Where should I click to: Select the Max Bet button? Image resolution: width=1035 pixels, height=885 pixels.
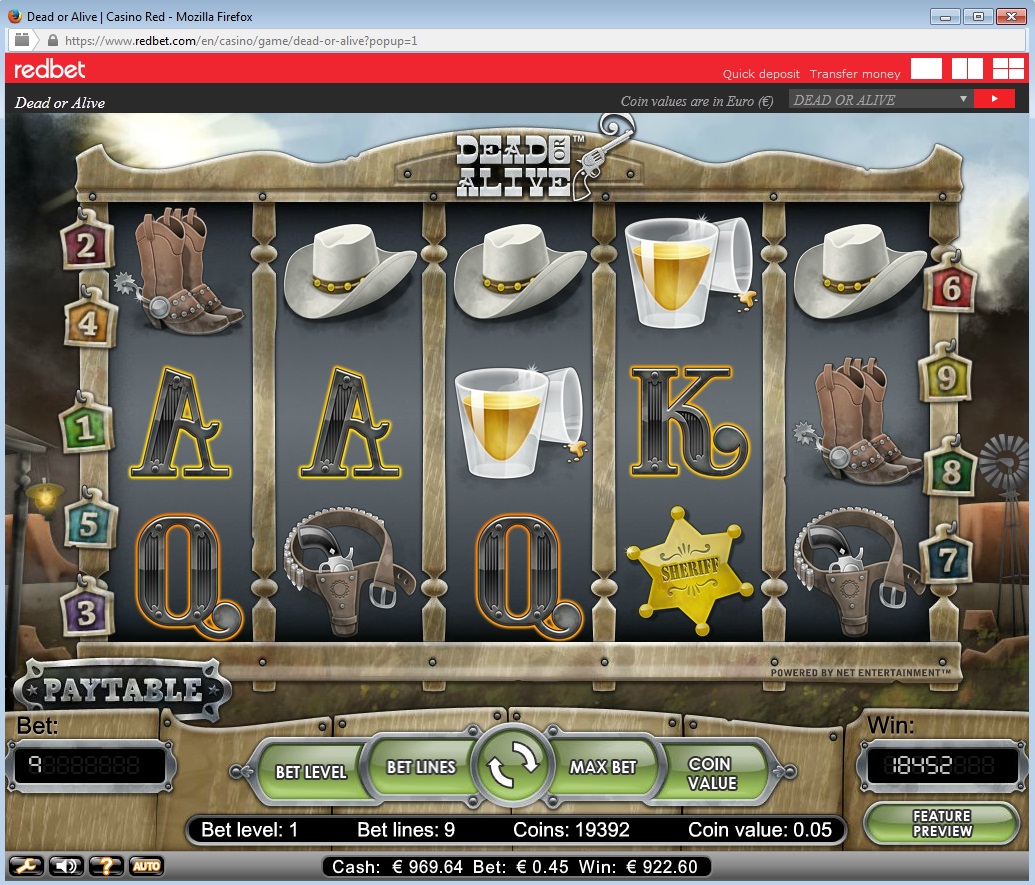pyautogui.click(x=603, y=767)
